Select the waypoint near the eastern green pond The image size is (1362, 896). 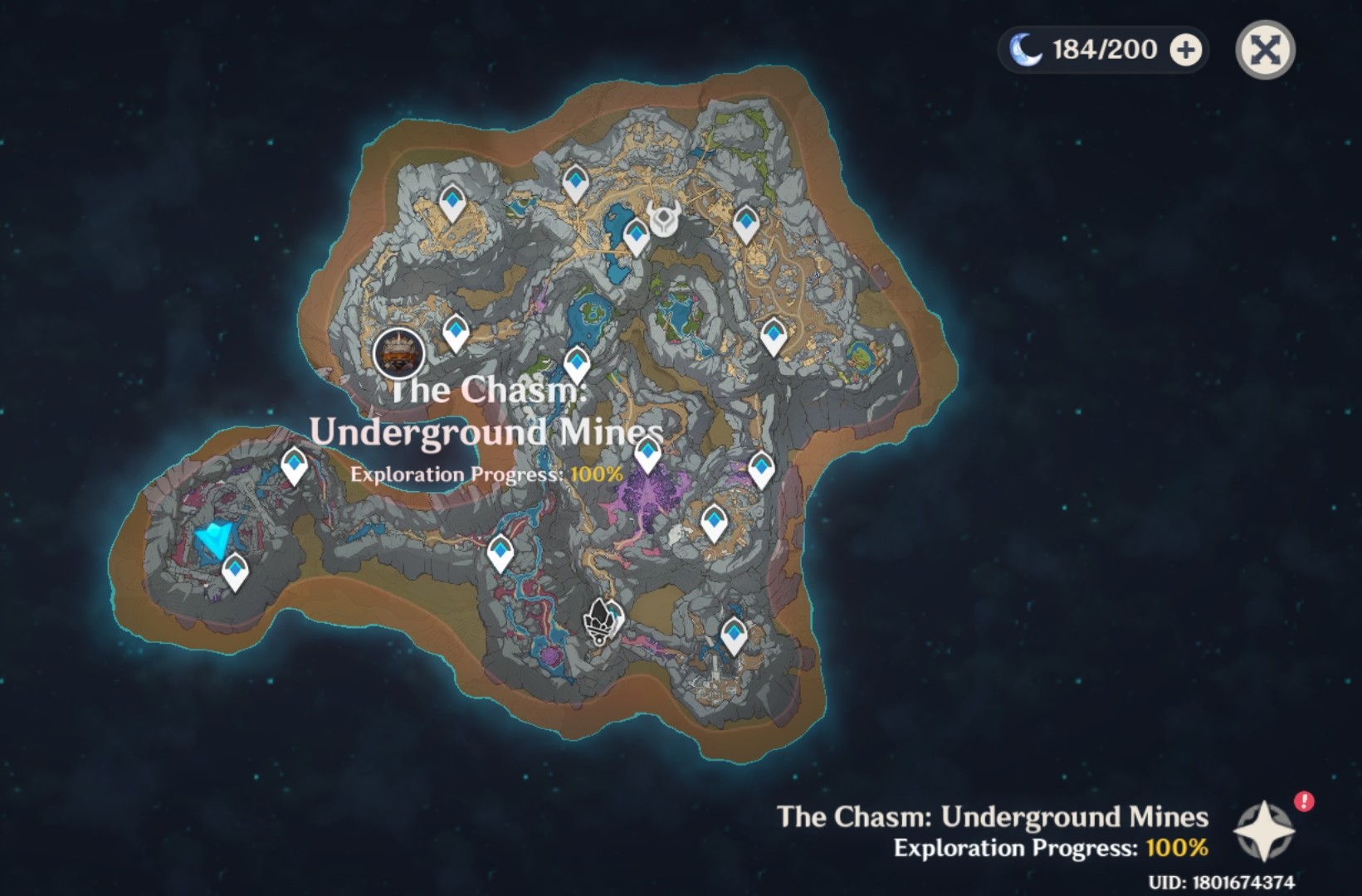pyautogui.click(x=776, y=333)
